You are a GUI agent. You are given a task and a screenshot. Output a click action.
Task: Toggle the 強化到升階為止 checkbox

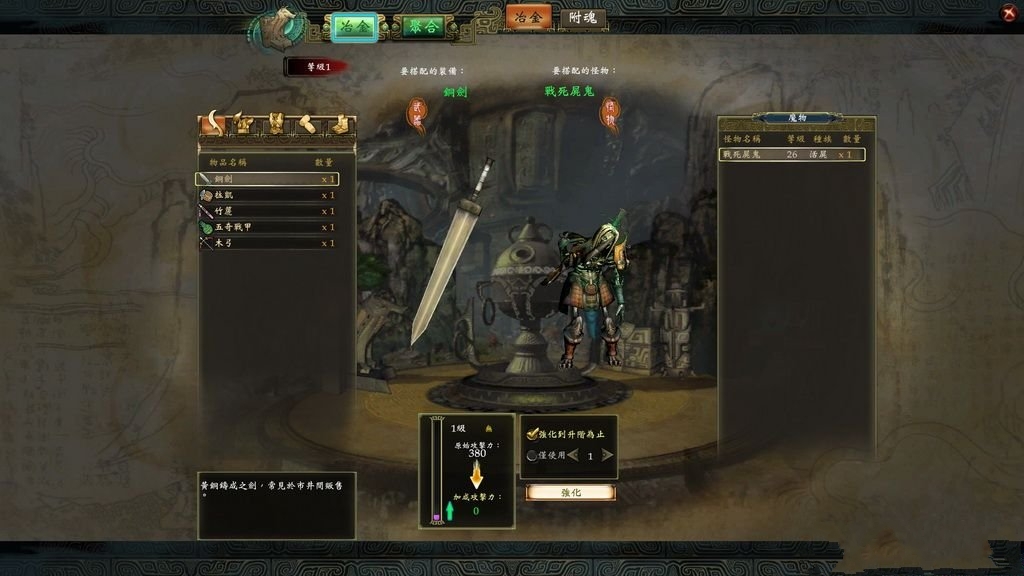pyautogui.click(x=533, y=434)
